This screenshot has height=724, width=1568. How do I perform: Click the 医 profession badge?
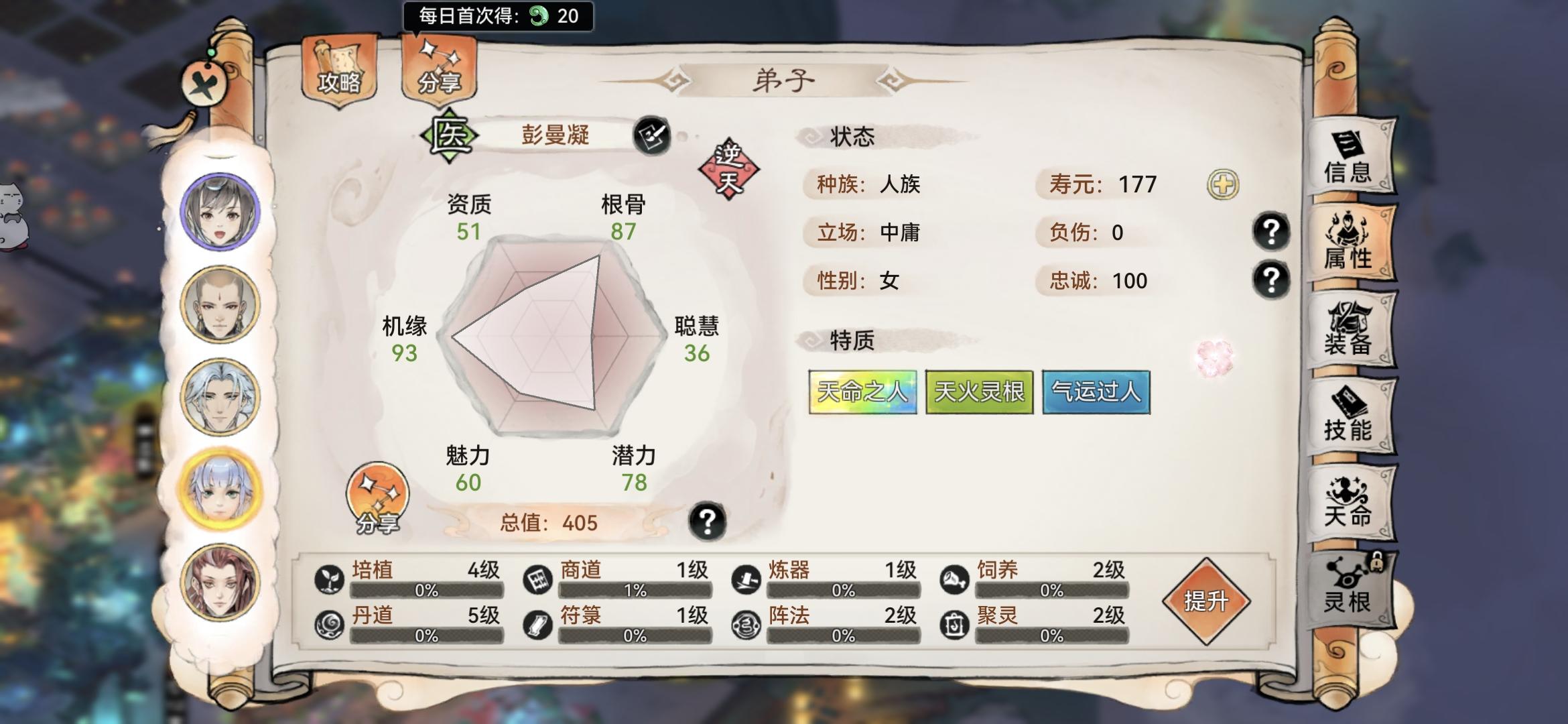coord(451,135)
